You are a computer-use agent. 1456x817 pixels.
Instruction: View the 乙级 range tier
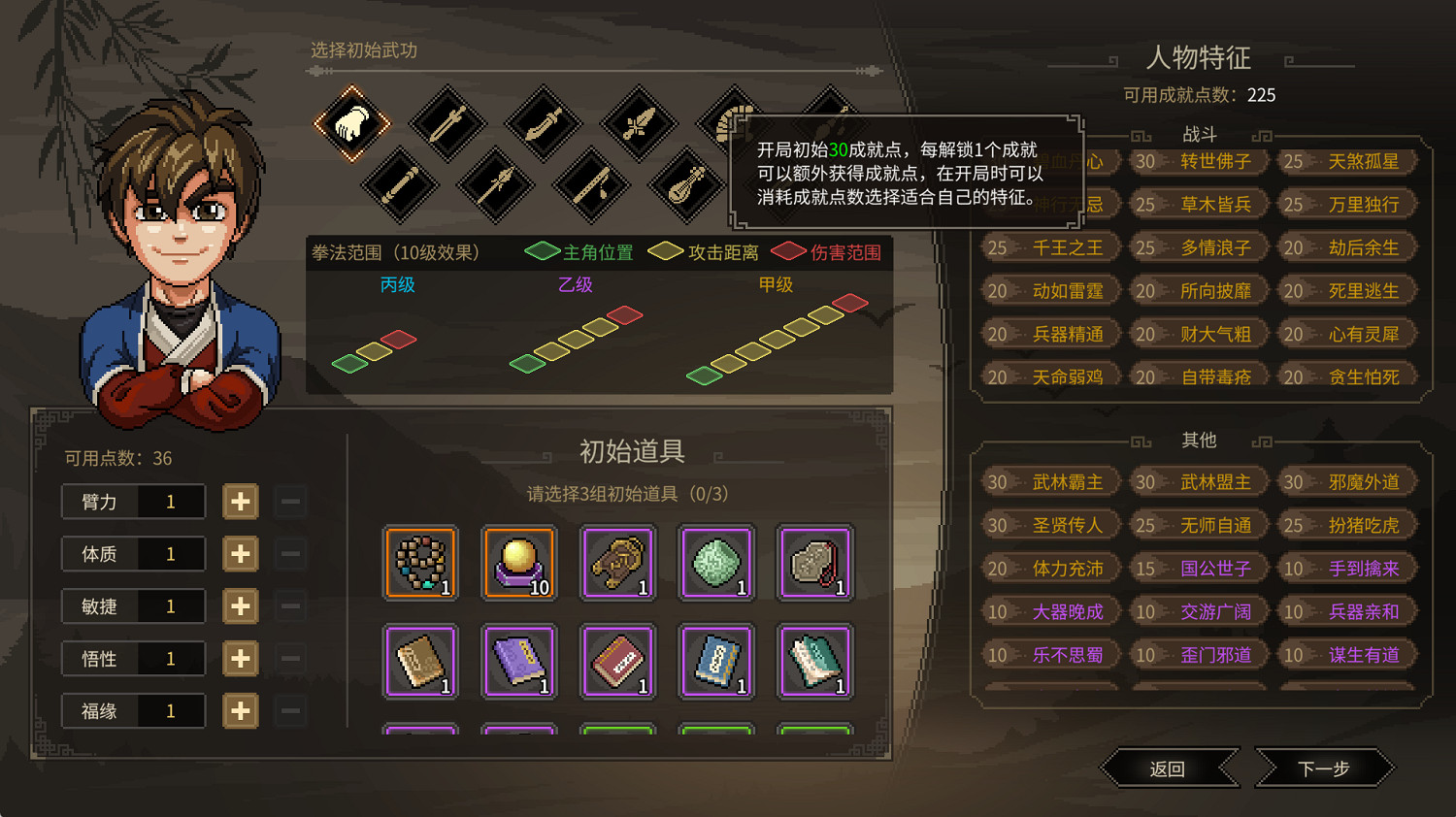(575, 285)
